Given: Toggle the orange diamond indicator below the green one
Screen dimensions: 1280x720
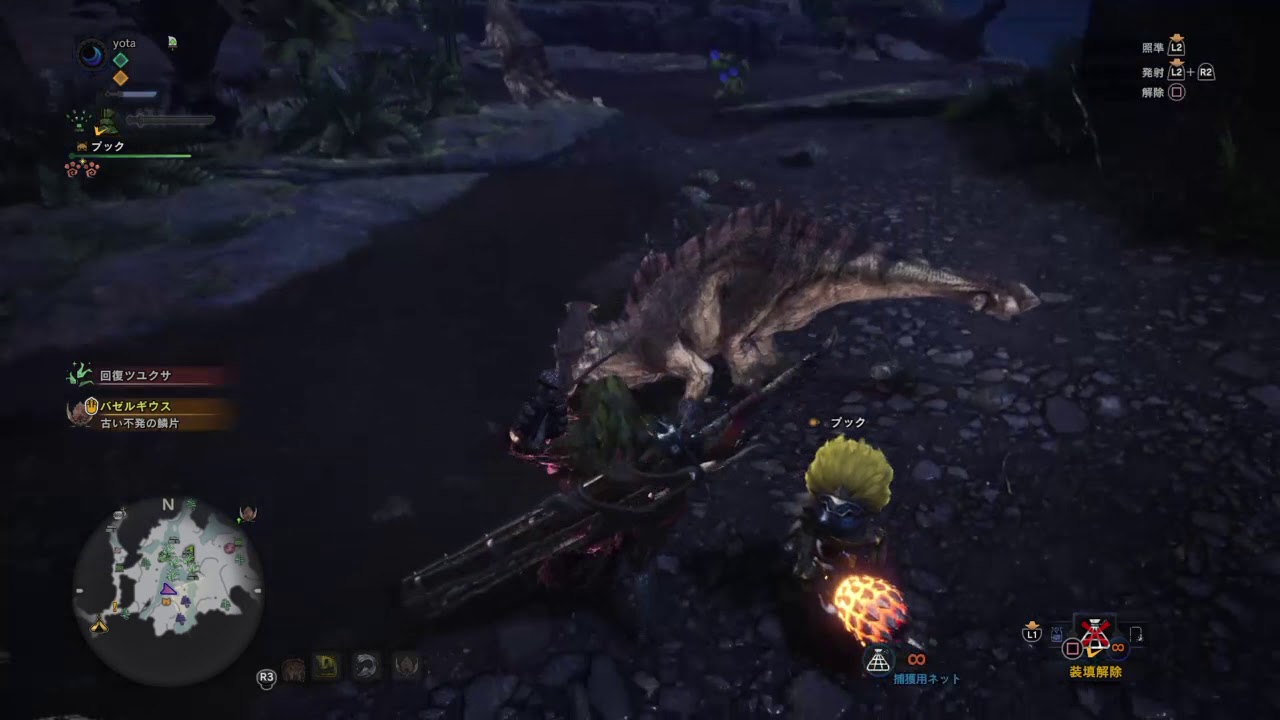Looking at the screenshot, I should pos(121,77).
